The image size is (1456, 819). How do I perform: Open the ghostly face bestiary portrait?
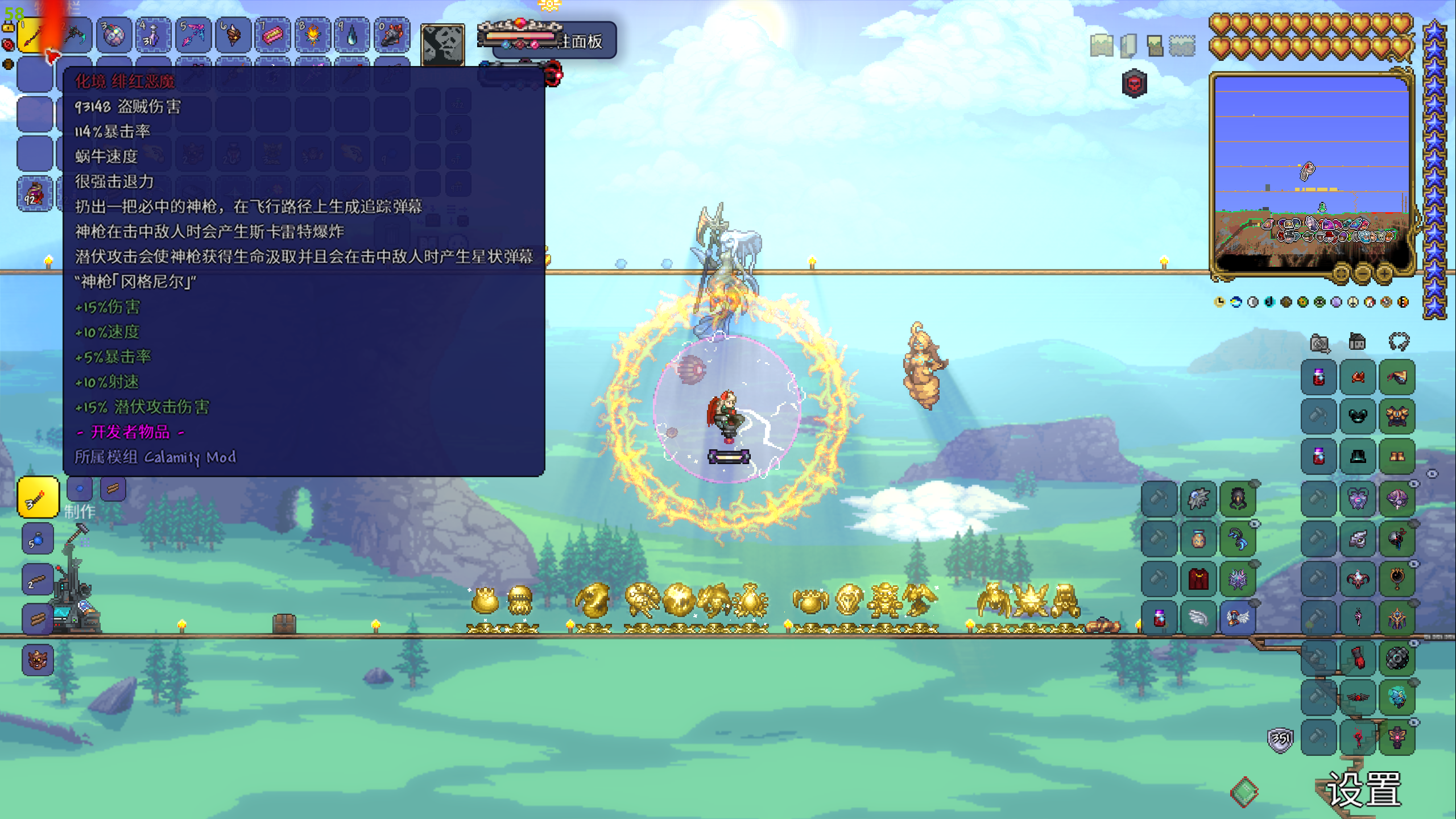442,44
